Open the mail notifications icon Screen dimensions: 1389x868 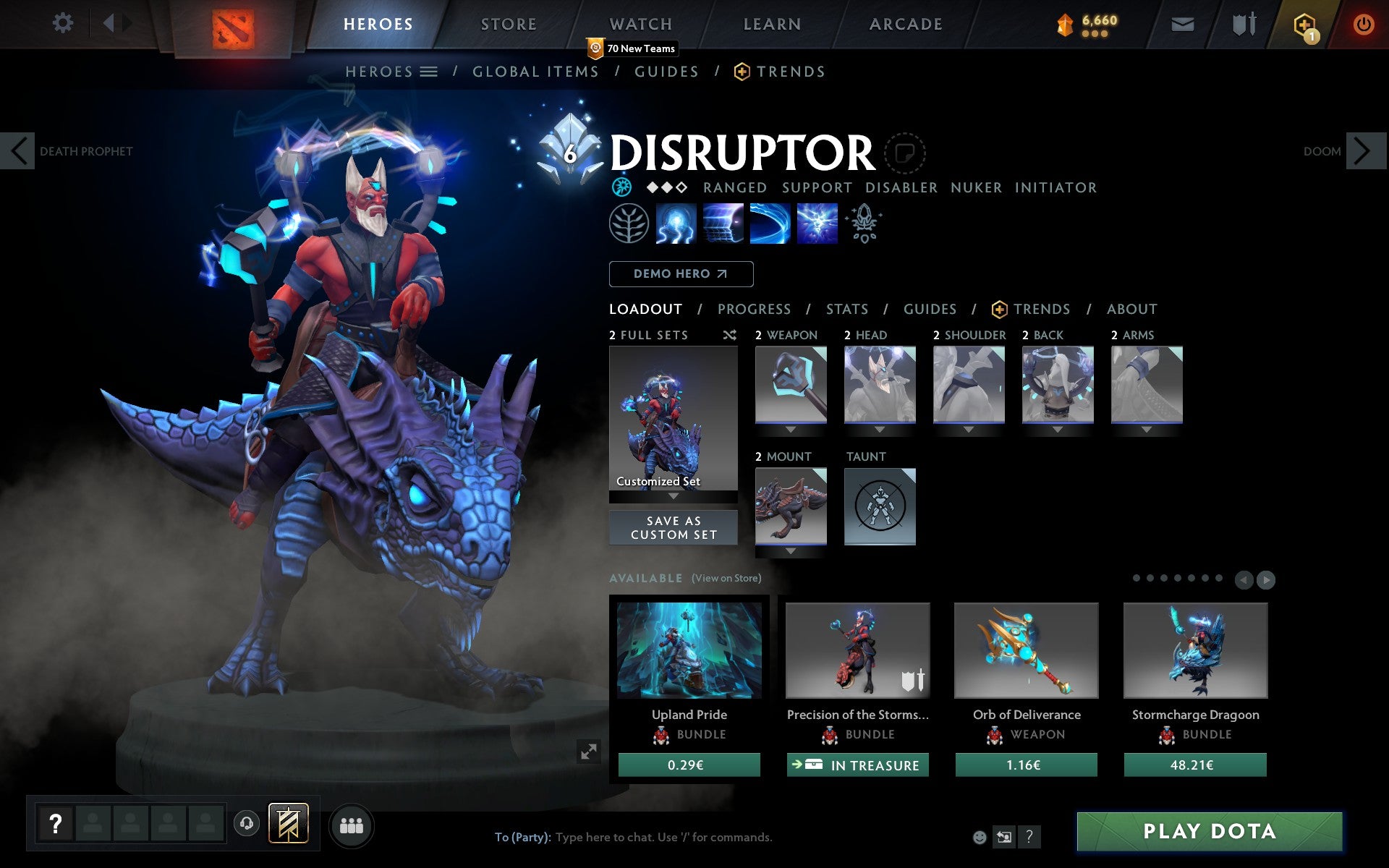(x=1182, y=23)
